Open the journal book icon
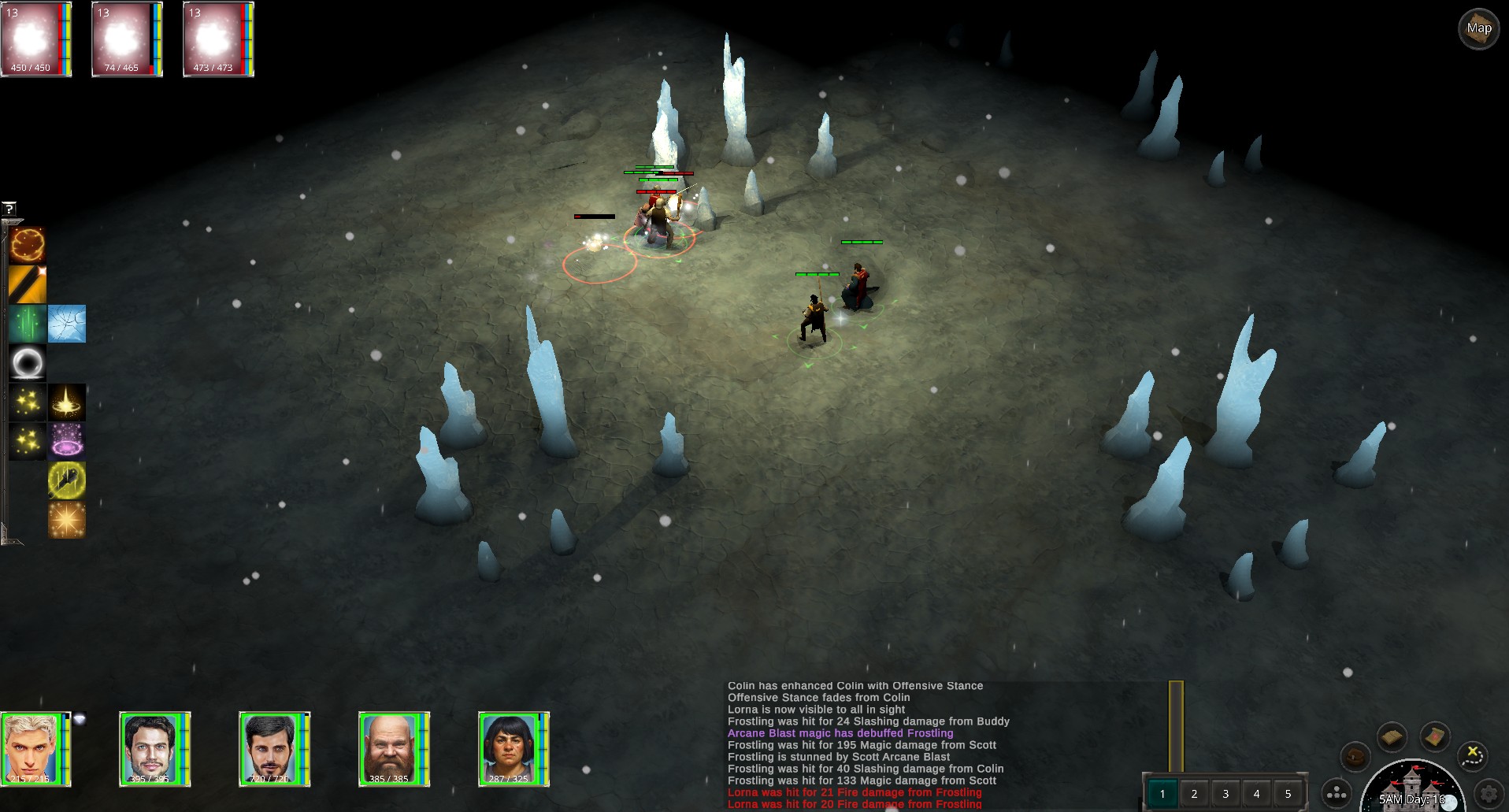Viewport: 1509px width, 812px height. click(x=1392, y=737)
